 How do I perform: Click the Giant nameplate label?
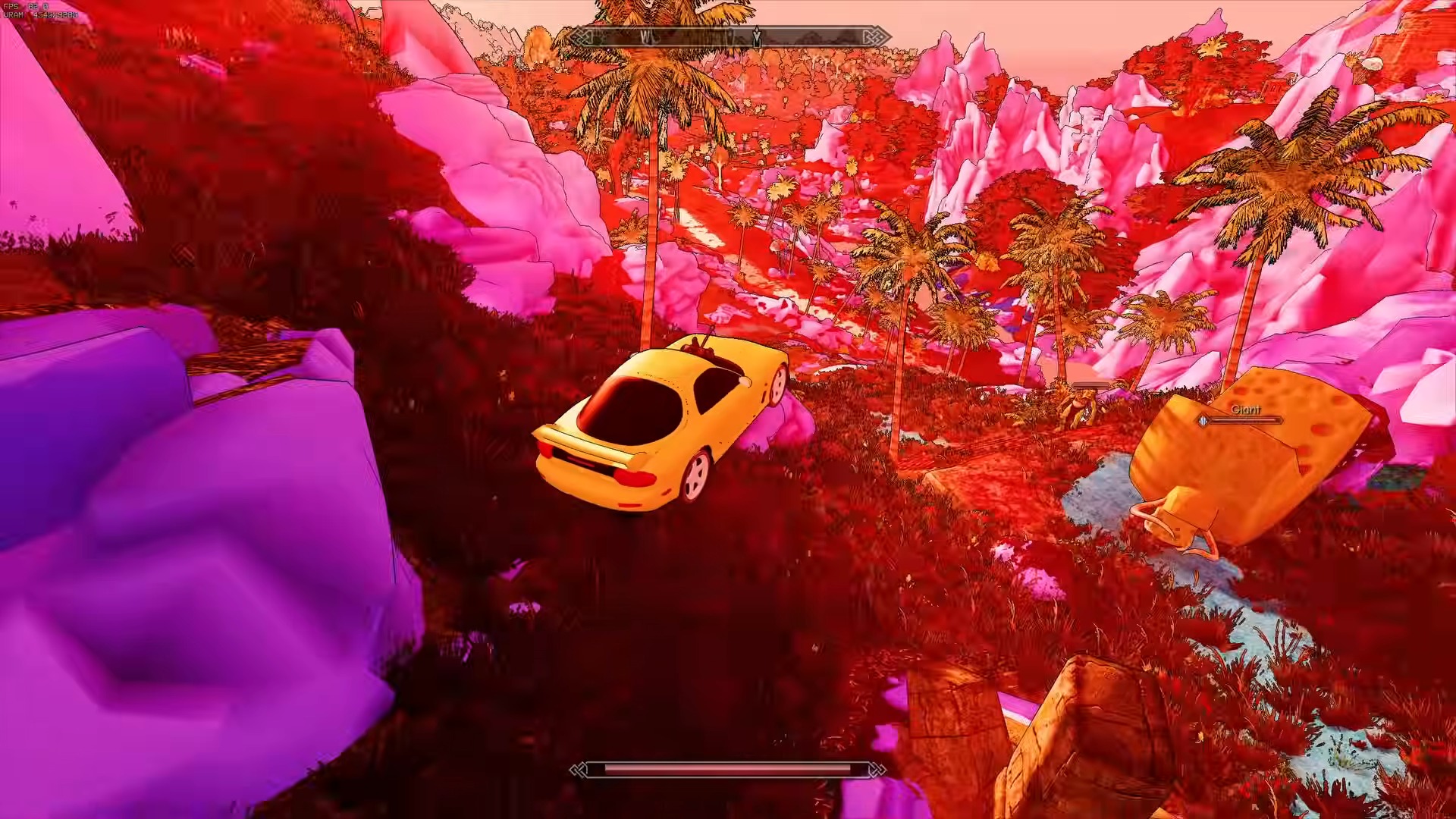pyautogui.click(x=1245, y=409)
